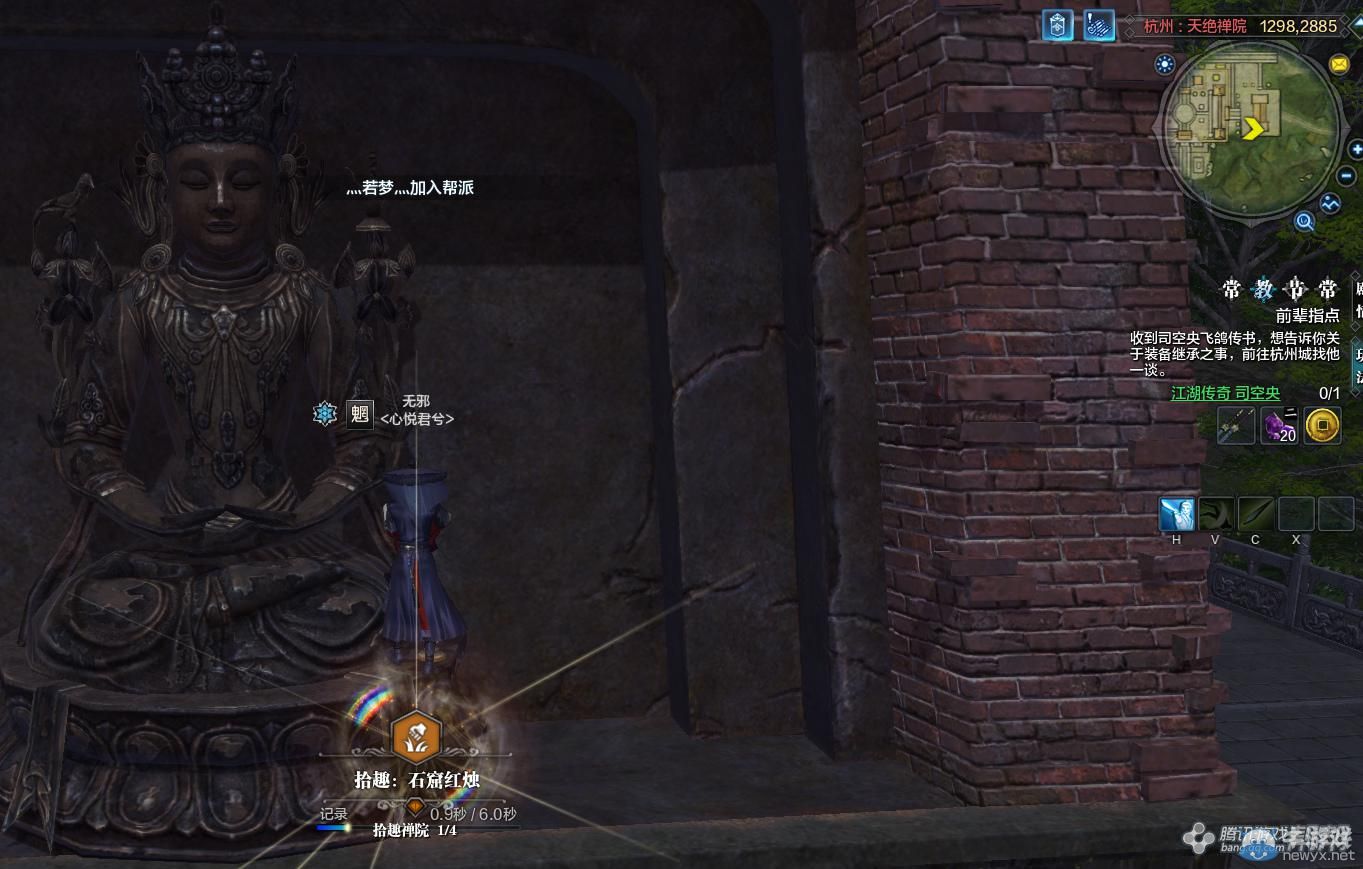Inspect the spear weapon quest reward
The image size is (1363, 869).
pos(1236,426)
